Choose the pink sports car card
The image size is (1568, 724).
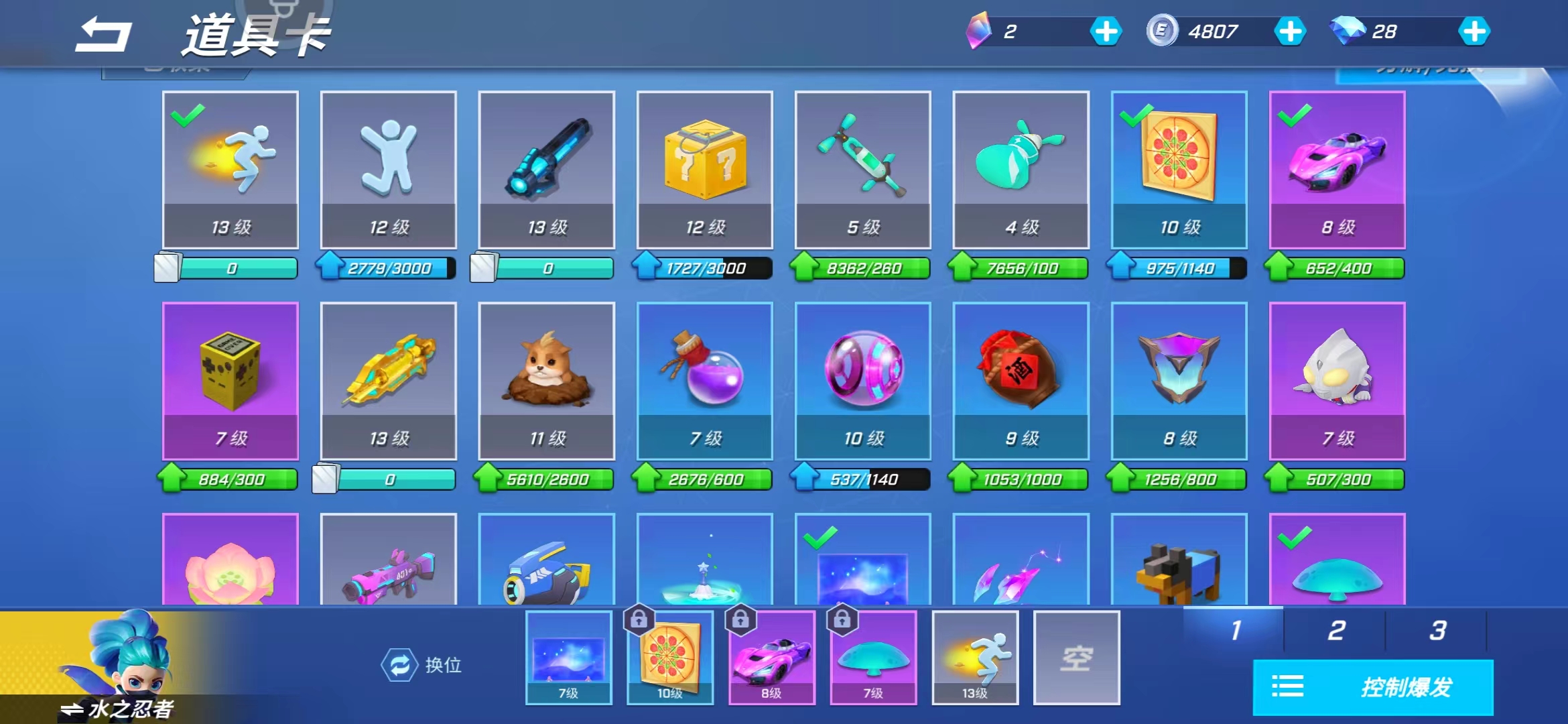click(x=1337, y=170)
